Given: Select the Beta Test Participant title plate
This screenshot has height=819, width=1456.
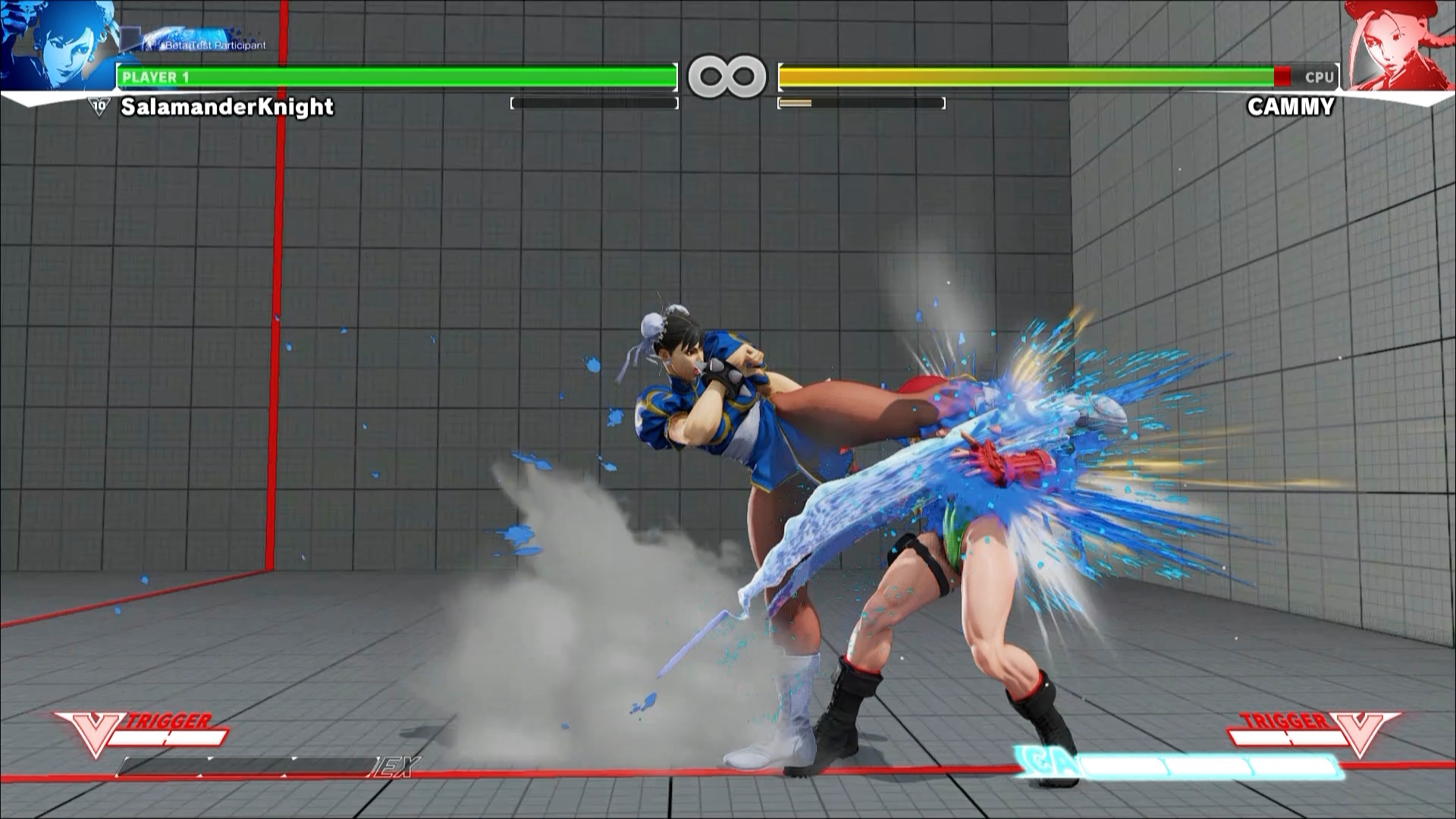Looking at the screenshot, I should (206, 42).
